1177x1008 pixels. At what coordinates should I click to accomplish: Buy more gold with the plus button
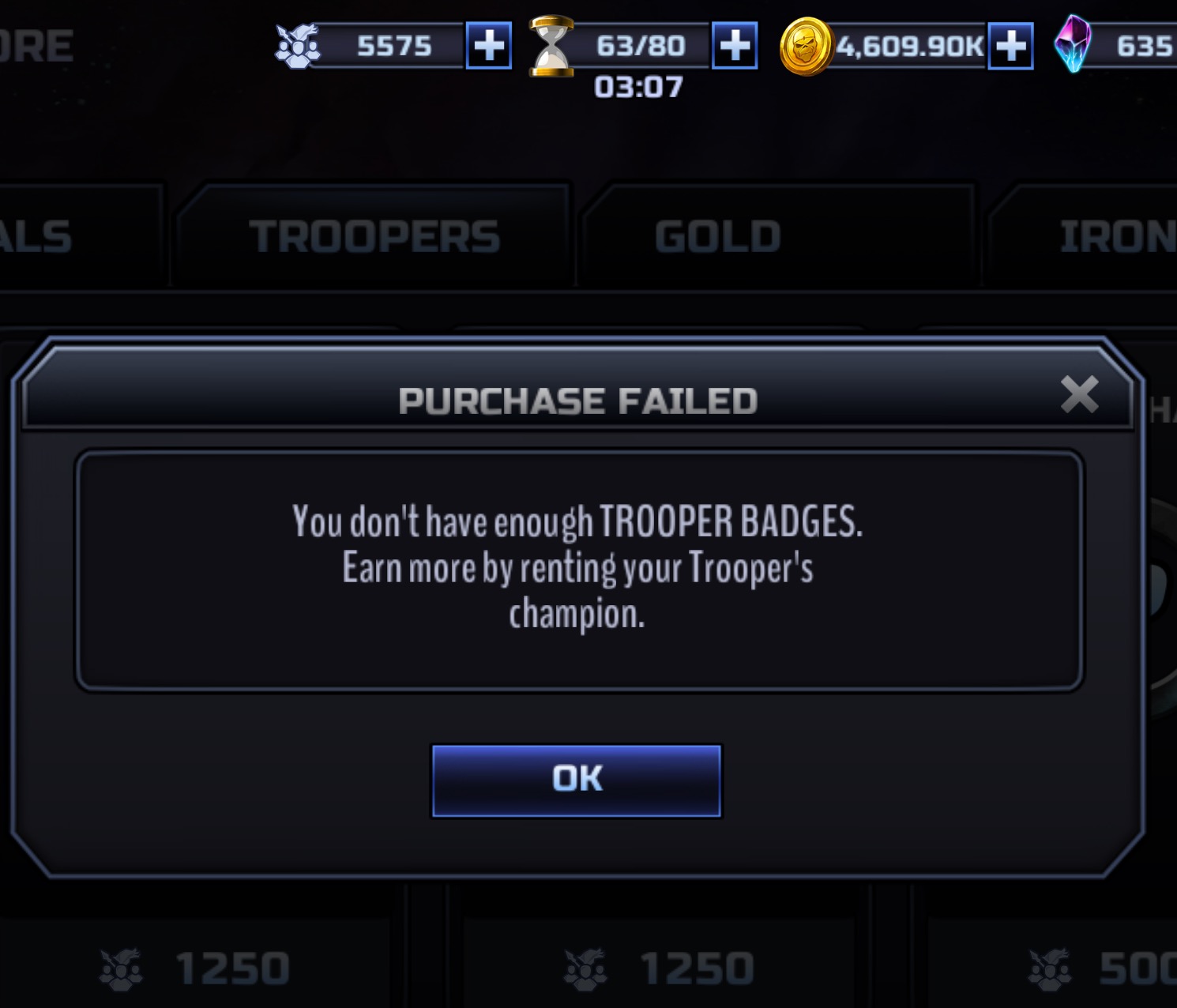point(1010,46)
